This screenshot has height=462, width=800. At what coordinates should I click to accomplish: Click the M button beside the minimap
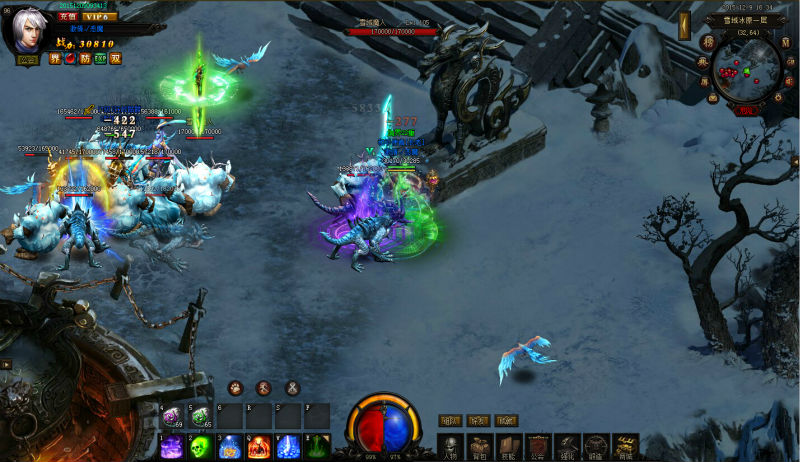(x=785, y=41)
